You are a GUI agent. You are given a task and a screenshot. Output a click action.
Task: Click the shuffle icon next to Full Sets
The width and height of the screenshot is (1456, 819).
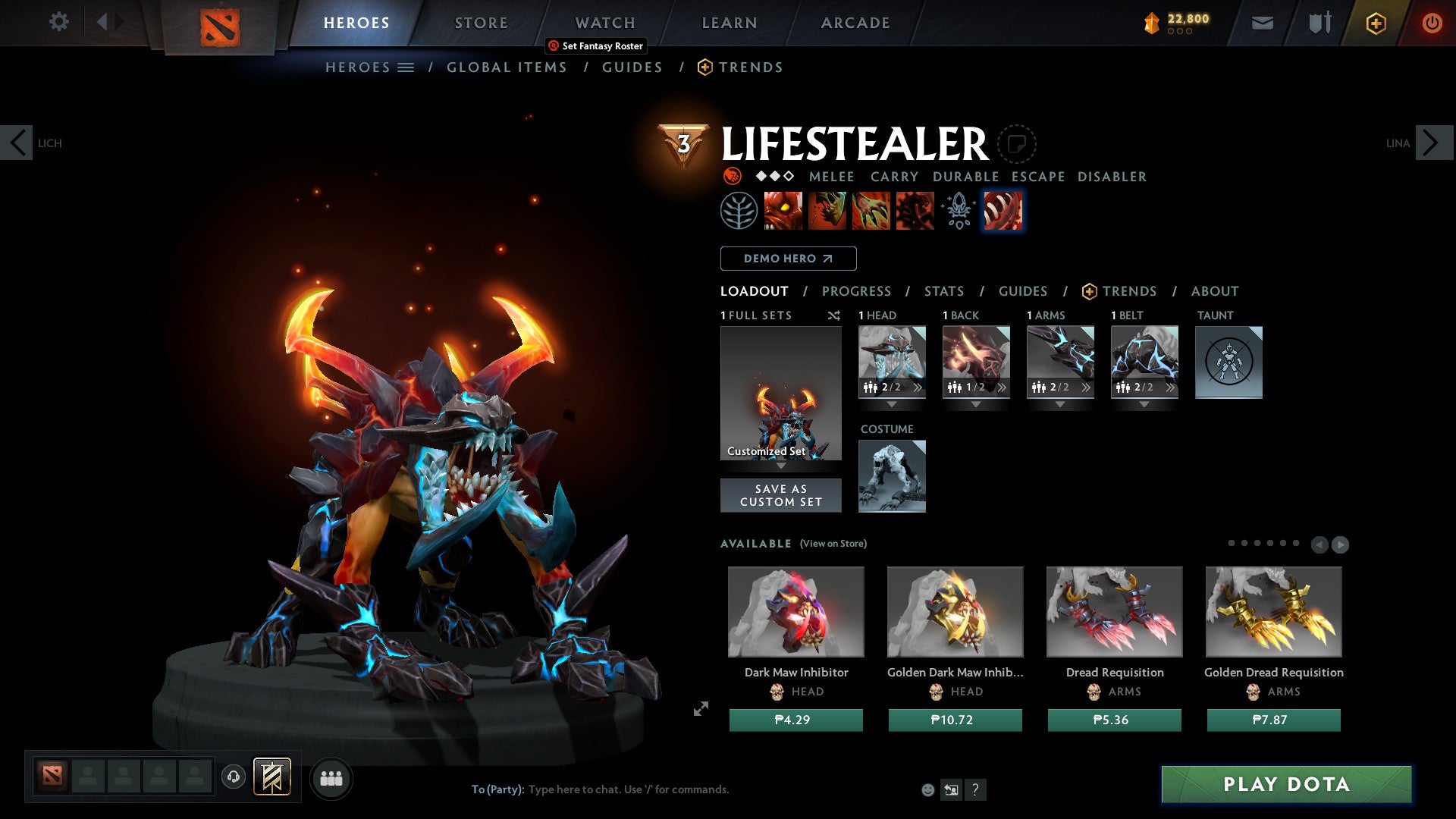pos(834,315)
